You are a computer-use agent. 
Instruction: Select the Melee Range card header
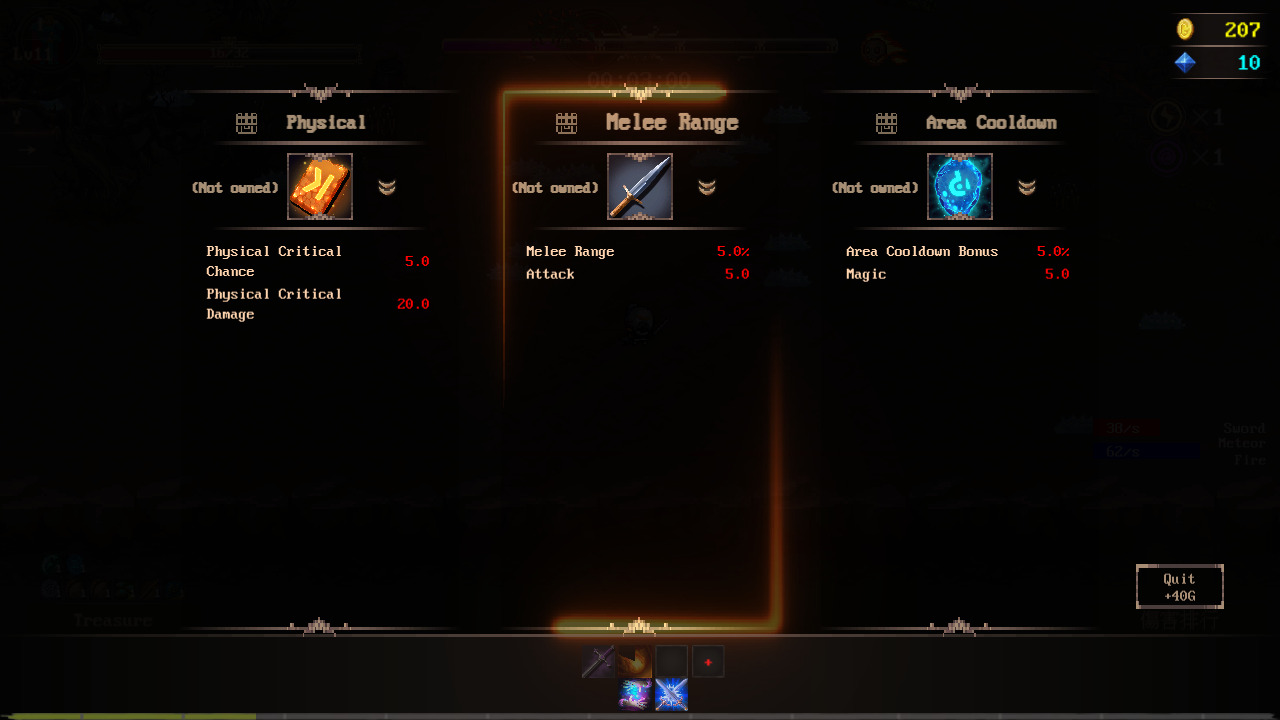670,122
